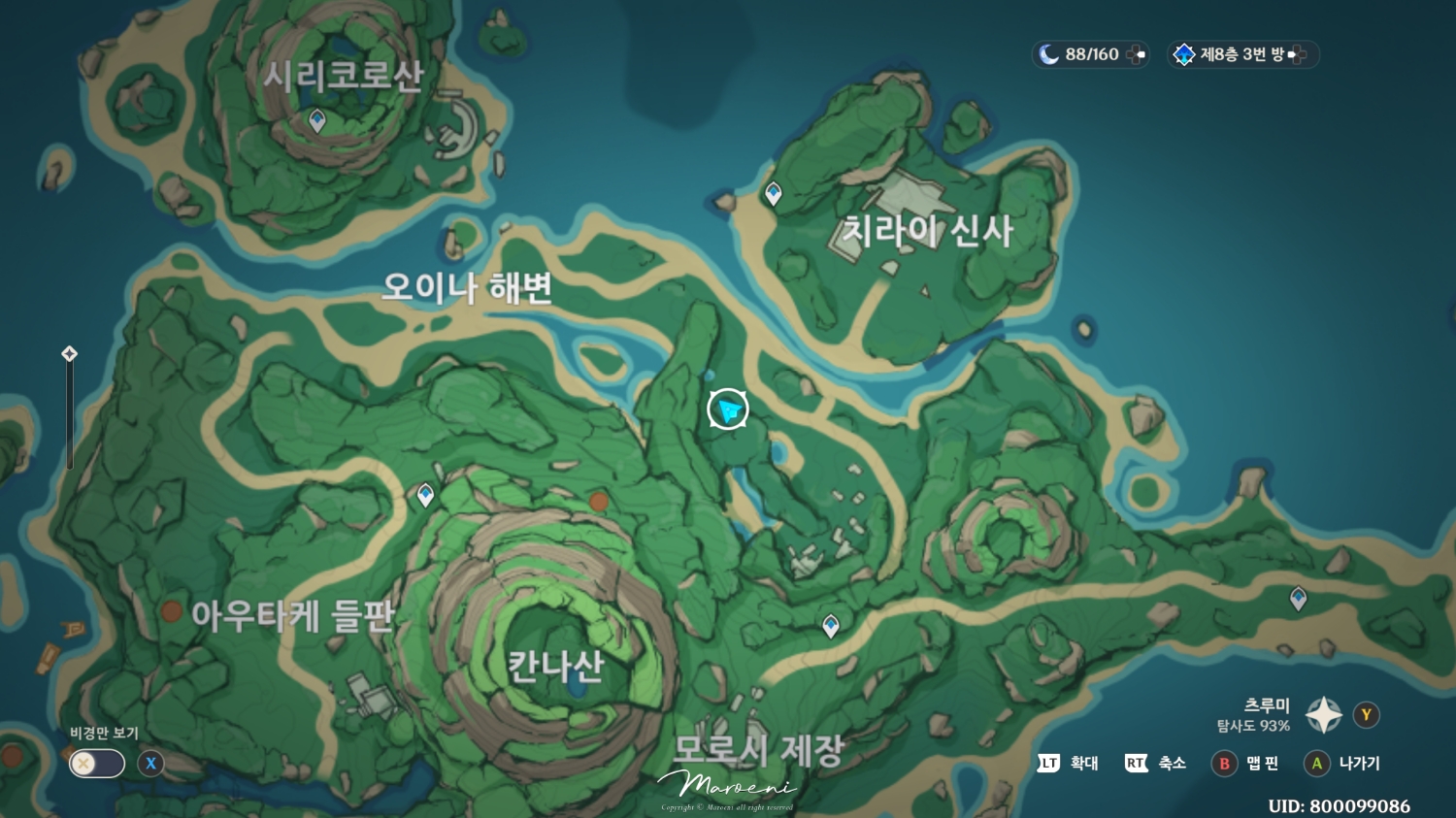Viewport: 1456px width, 818px height.
Task: Click the moon icon showing Original Resin 88/160
Action: tap(1046, 54)
